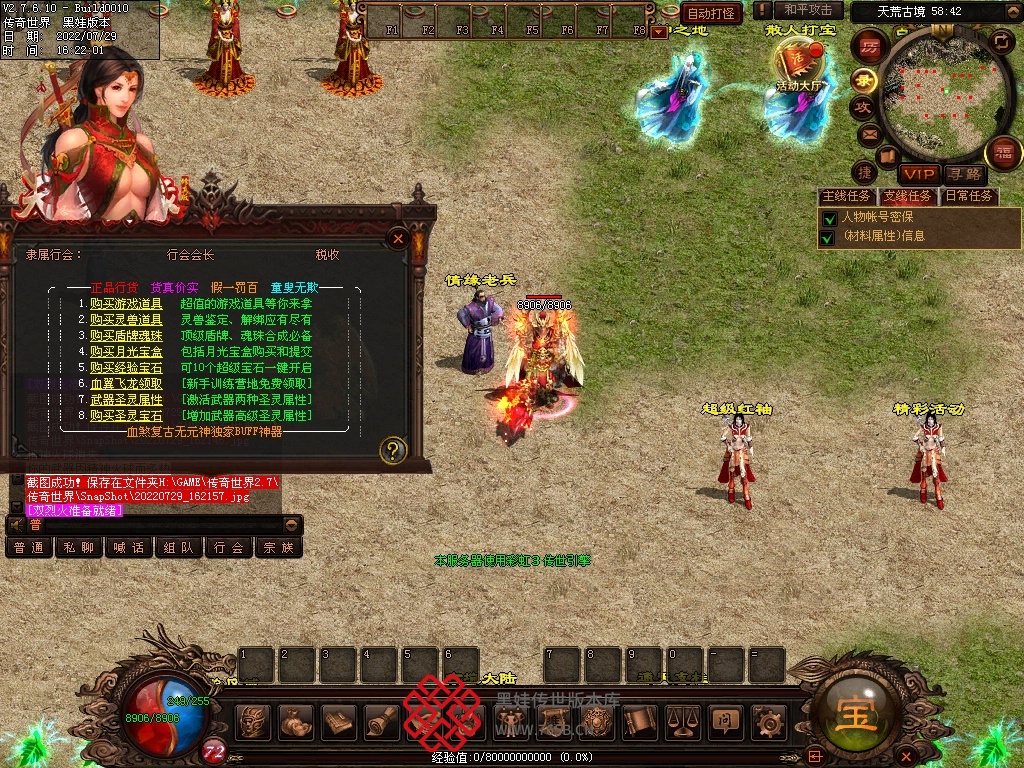Viewport: 1024px width, 768px height.
Task: Select the 购买灵兽道具 link
Action: pos(126,319)
